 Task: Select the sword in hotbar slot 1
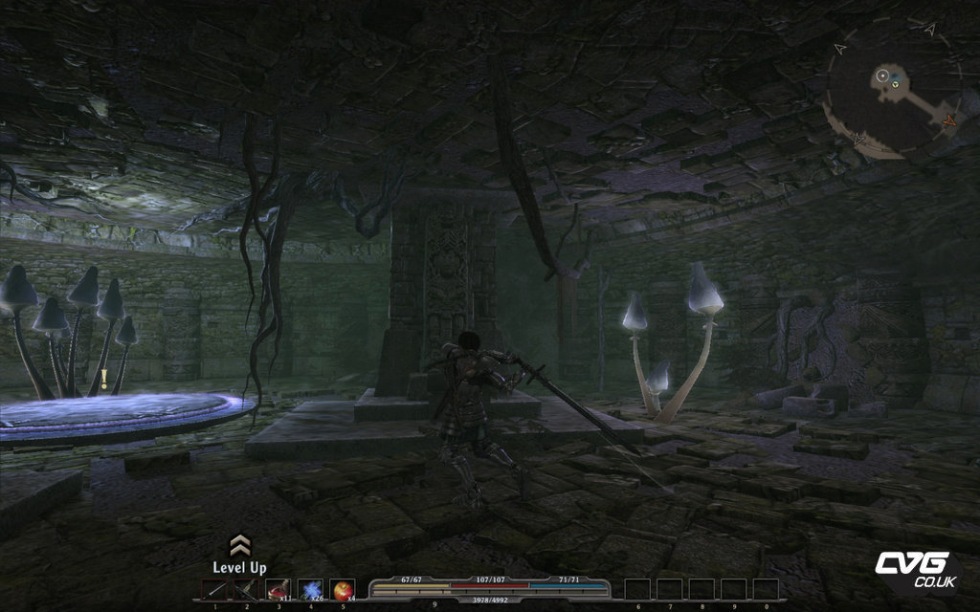[215, 590]
